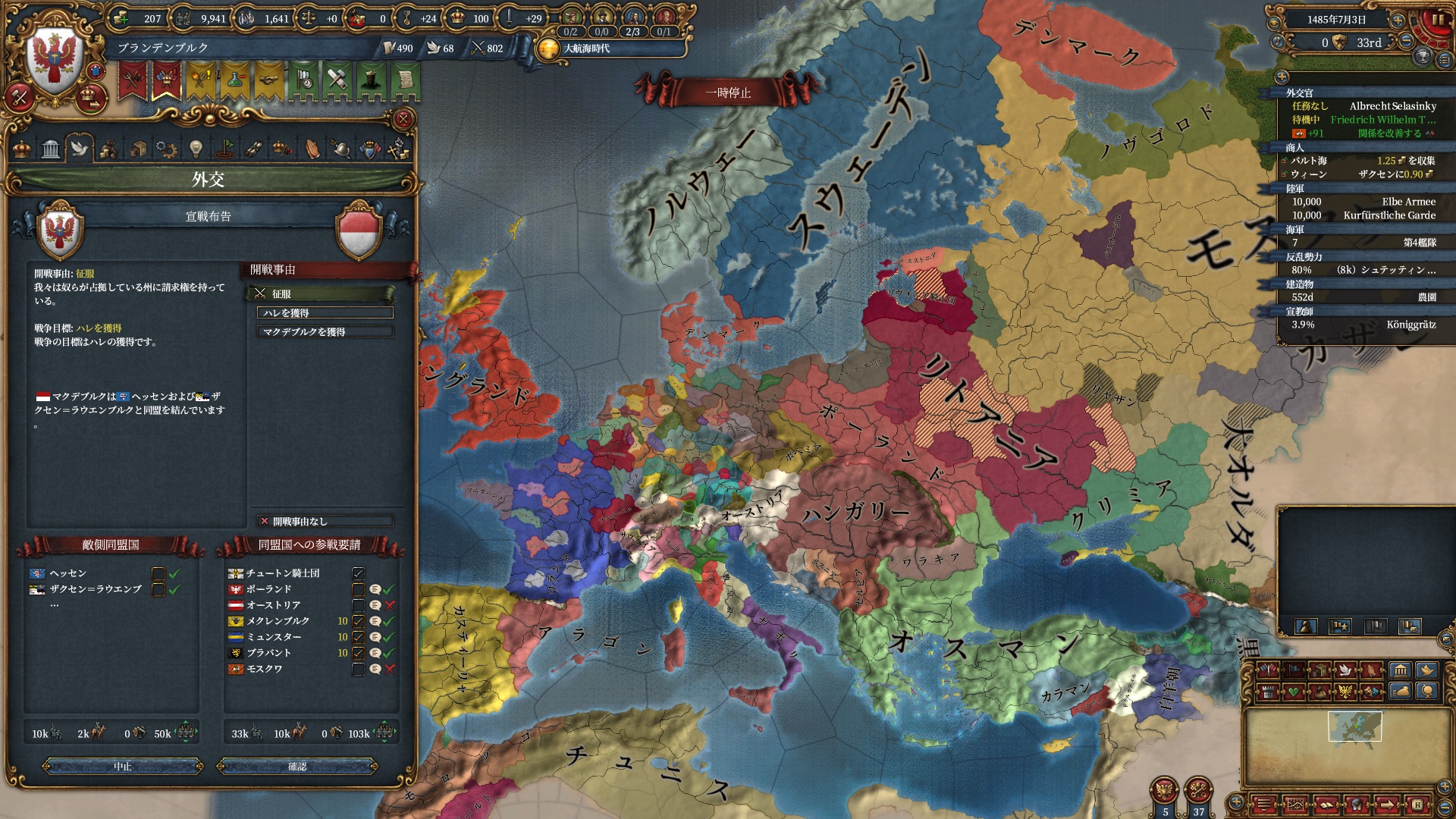Select the 開戦事由なし option
The width and height of the screenshot is (1456, 819).
(x=325, y=522)
